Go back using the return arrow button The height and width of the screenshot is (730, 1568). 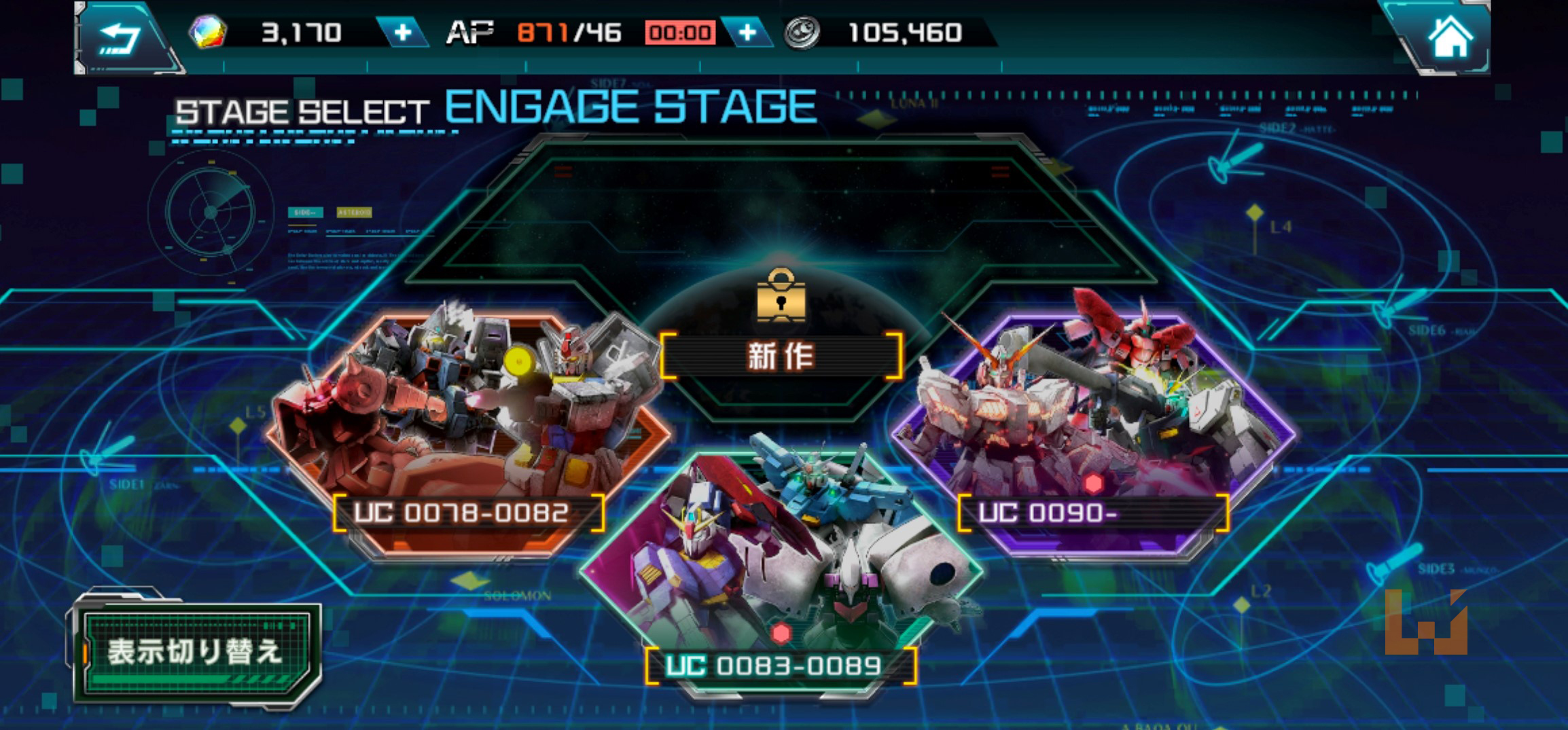[120, 37]
